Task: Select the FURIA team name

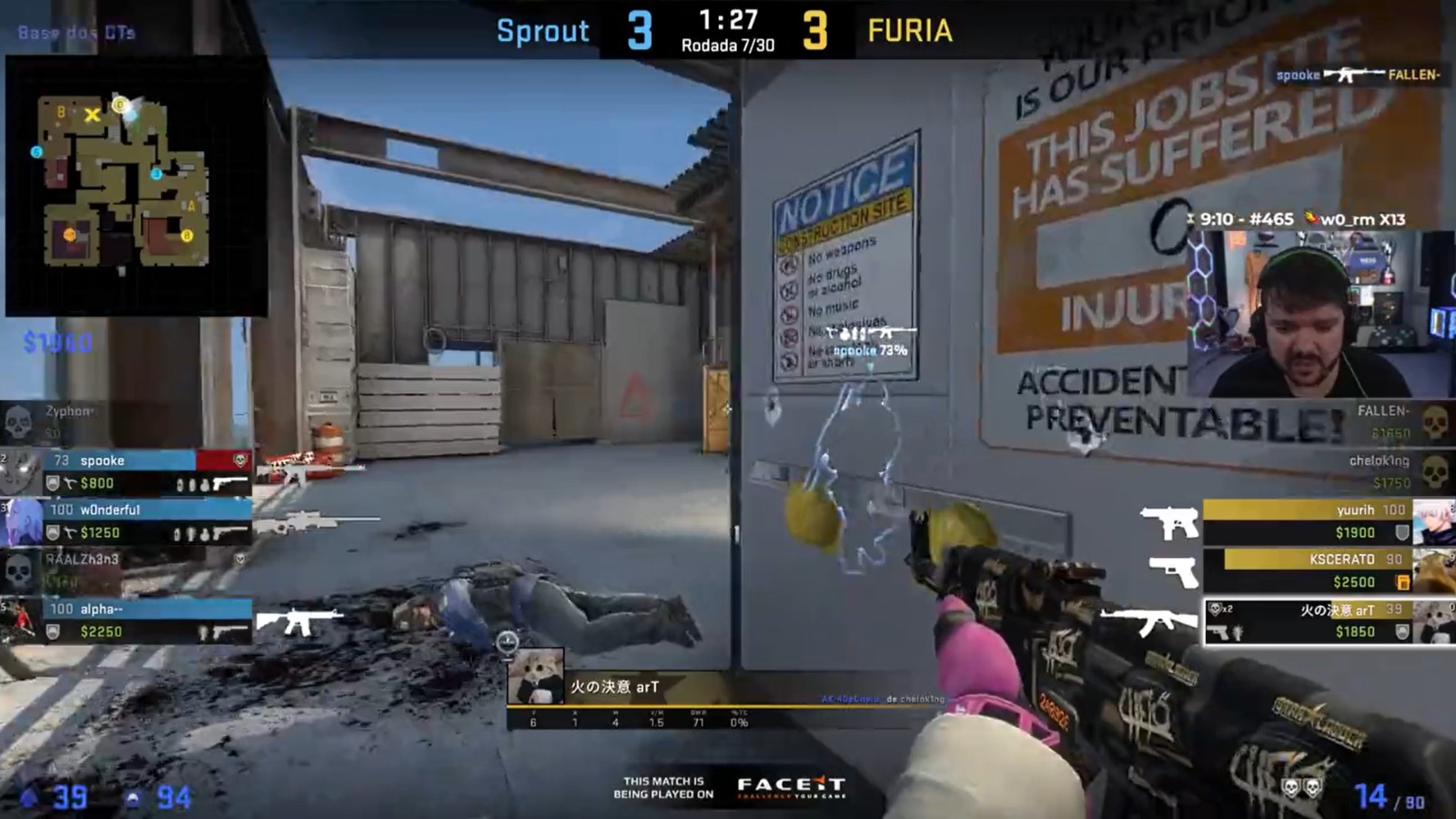Action: pyautogui.click(x=910, y=30)
